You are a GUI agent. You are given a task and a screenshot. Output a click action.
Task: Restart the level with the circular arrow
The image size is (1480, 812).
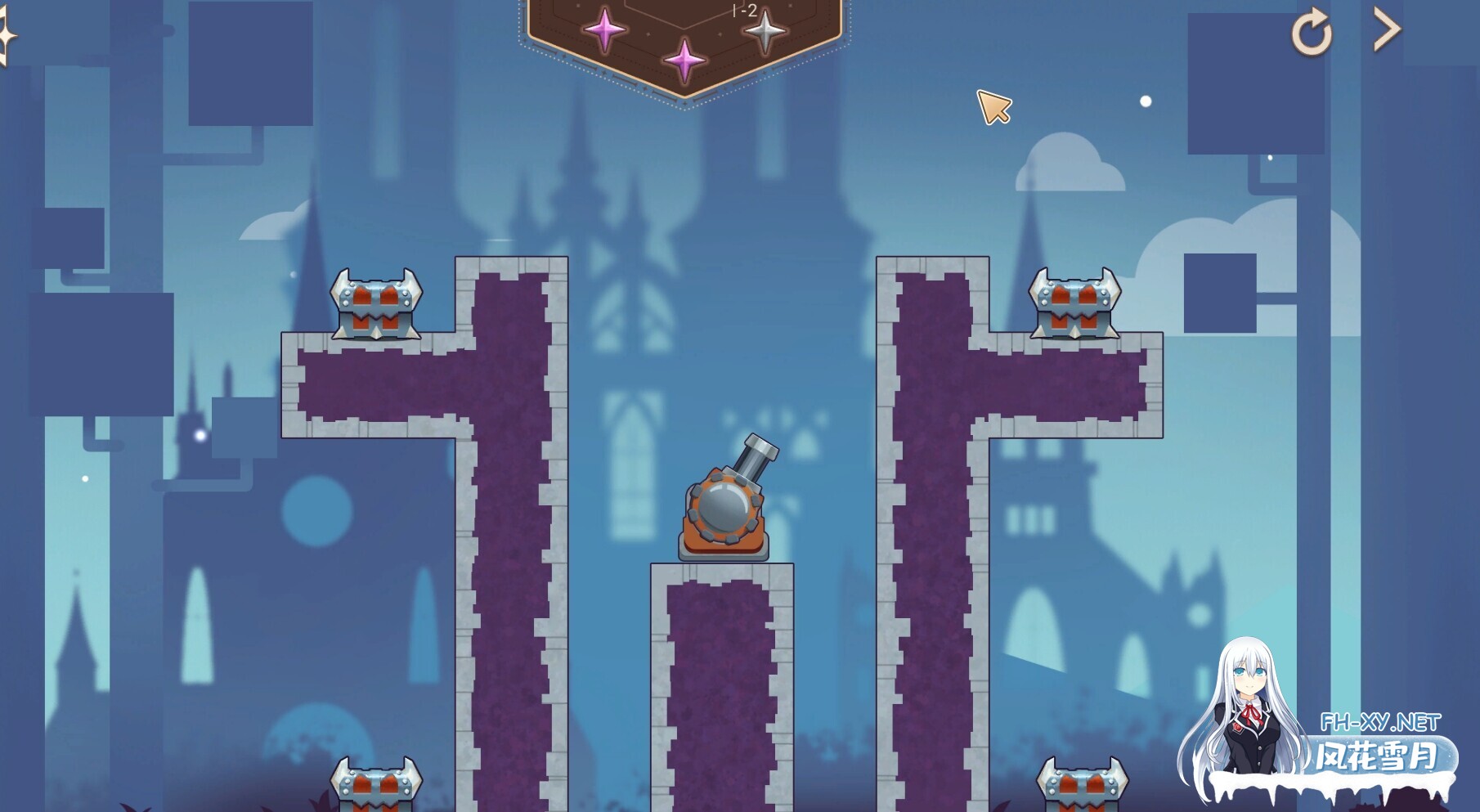pyautogui.click(x=1312, y=33)
